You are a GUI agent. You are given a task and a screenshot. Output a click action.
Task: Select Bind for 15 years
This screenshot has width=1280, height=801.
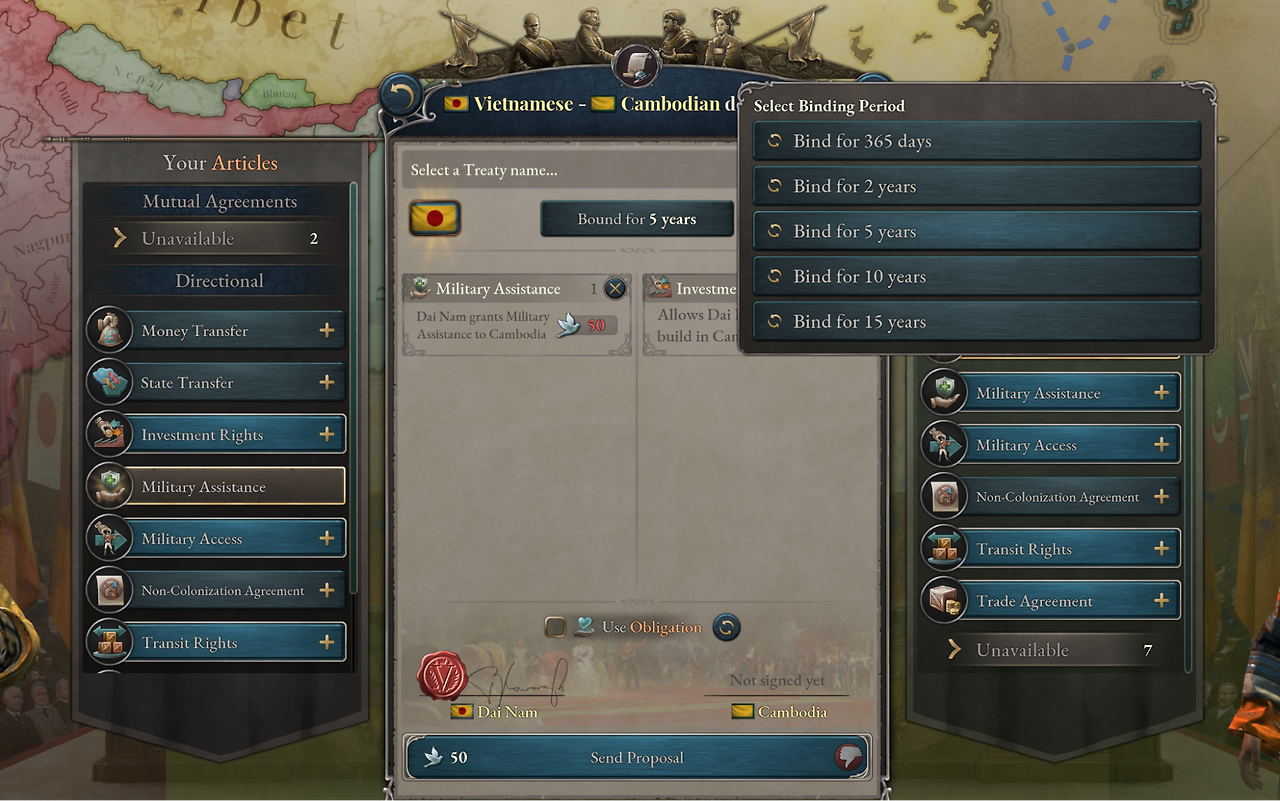coord(976,322)
